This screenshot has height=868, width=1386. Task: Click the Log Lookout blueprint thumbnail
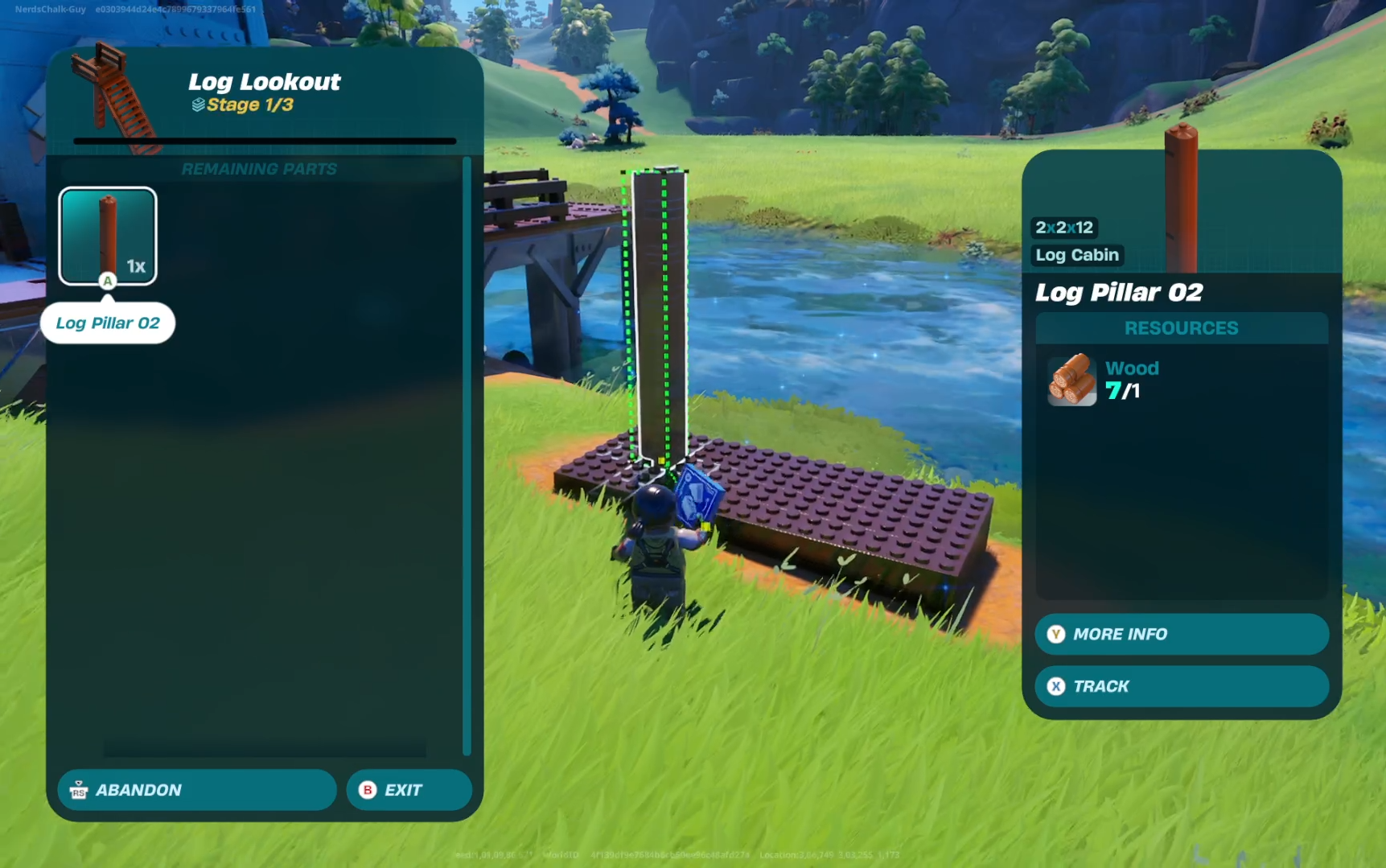click(x=113, y=97)
